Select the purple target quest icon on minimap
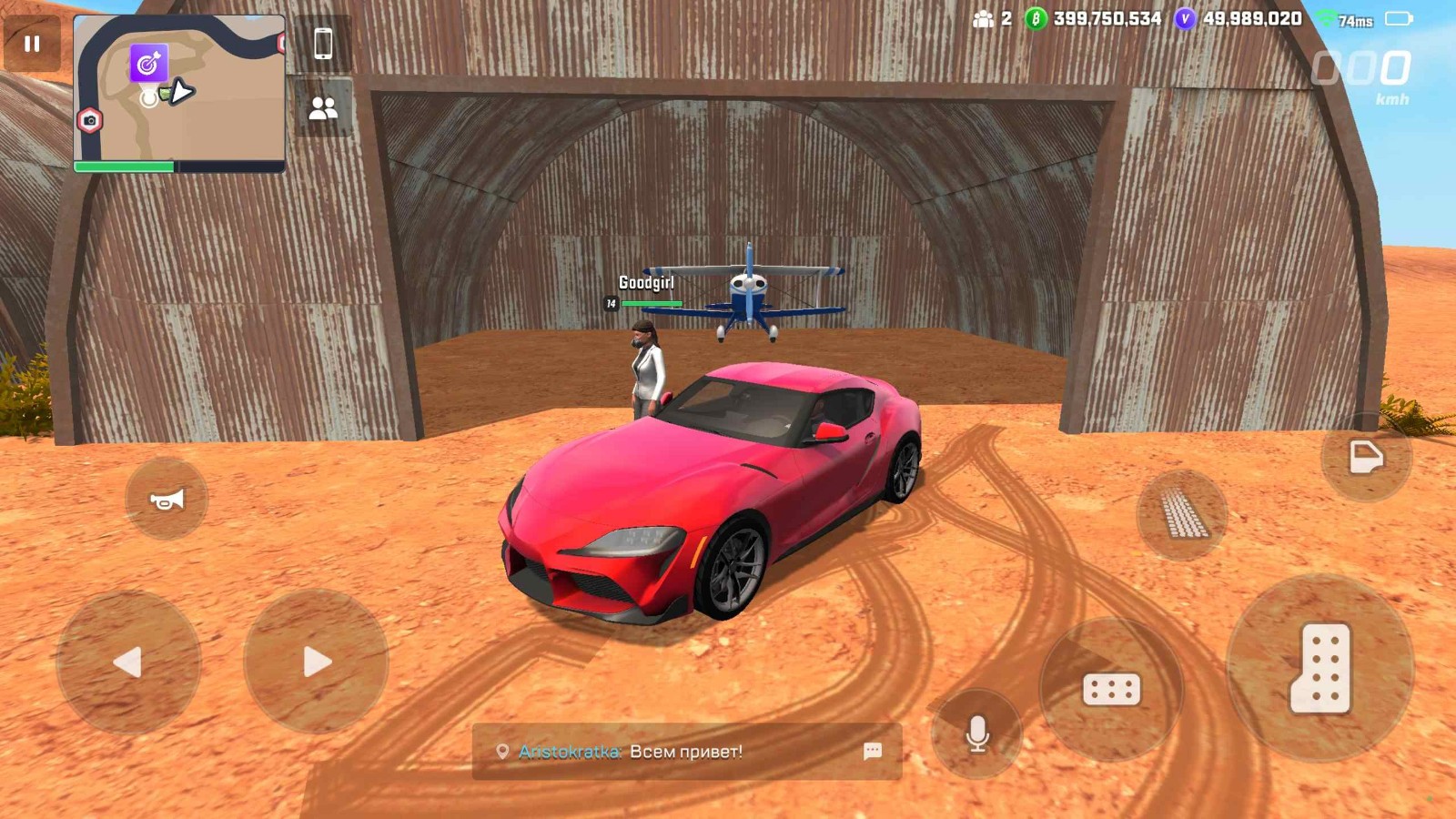Screen dimensions: 1456x819 coord(147,64)
